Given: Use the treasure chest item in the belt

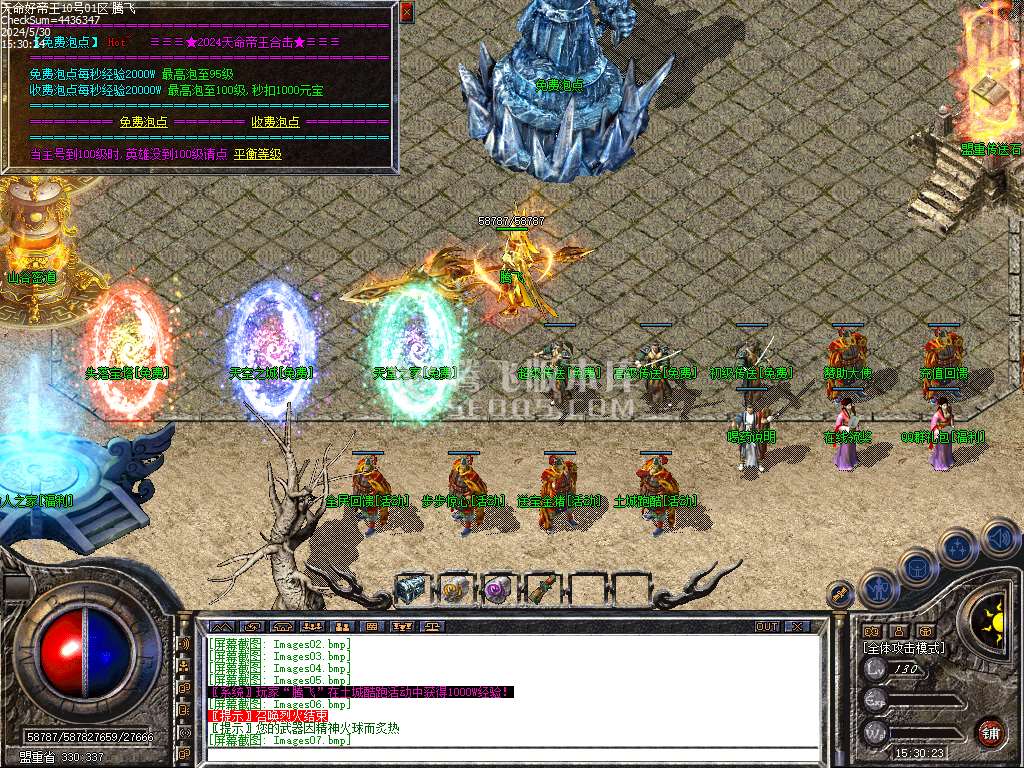Looking at the screenshot, I should [x=411, y=589].
